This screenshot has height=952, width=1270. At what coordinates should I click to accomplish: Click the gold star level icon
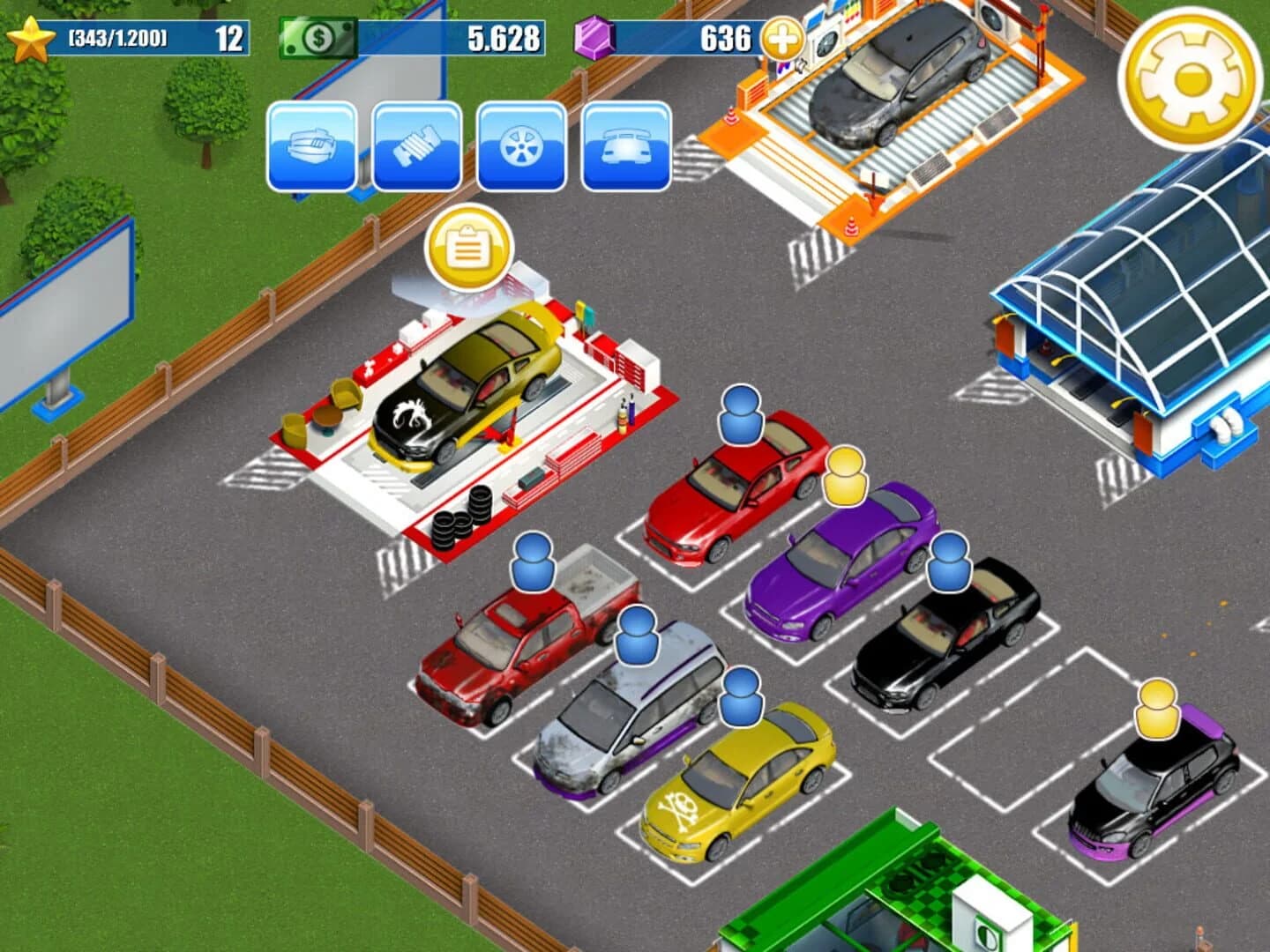tap(33, 37)
